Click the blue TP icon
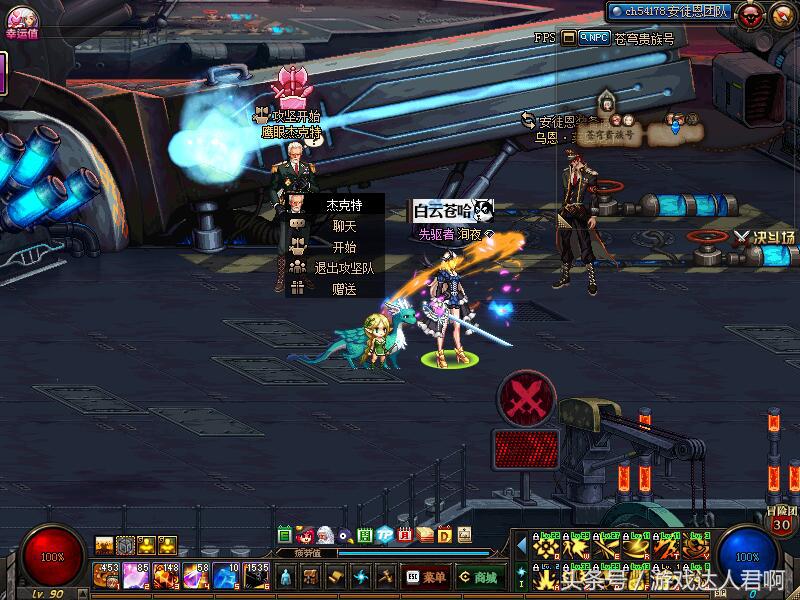 tap(384, 535)
